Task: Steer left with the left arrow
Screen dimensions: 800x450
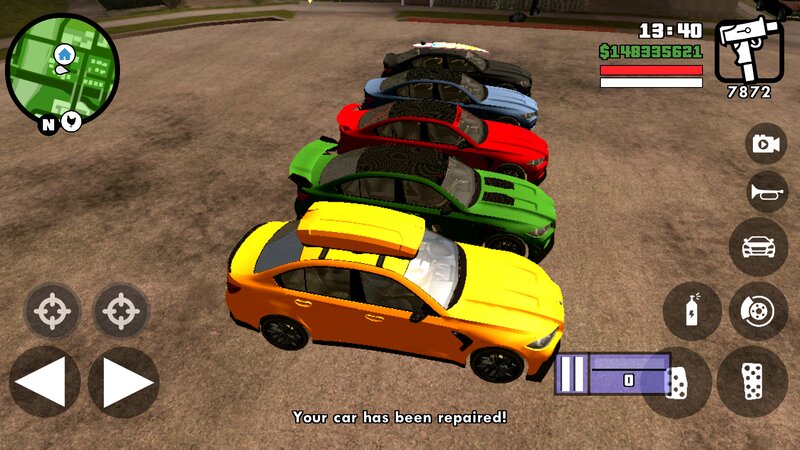Action: [44, 382]
